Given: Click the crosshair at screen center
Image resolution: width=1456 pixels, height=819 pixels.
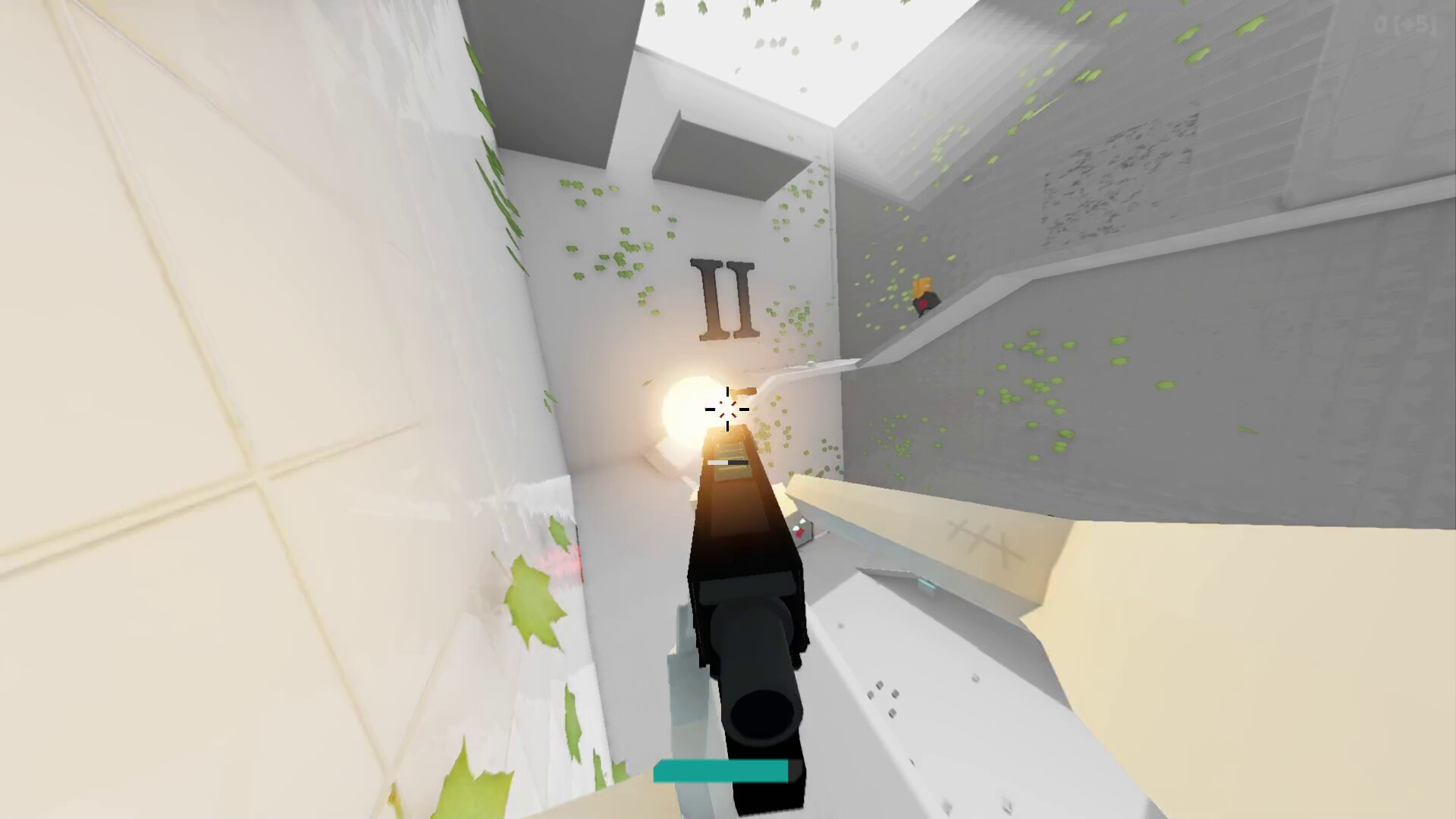Looking at the screenshot, I should click(726, 409).
